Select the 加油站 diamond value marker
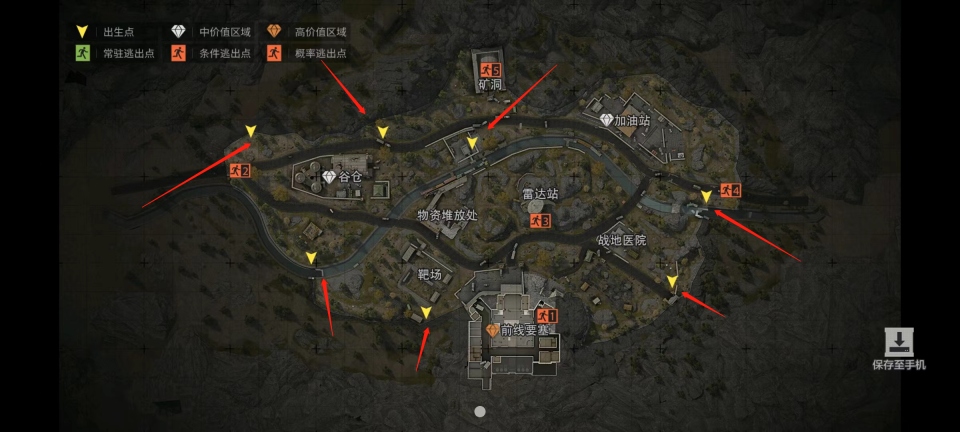This screenshot has width=960, height=432. point(606,120)
